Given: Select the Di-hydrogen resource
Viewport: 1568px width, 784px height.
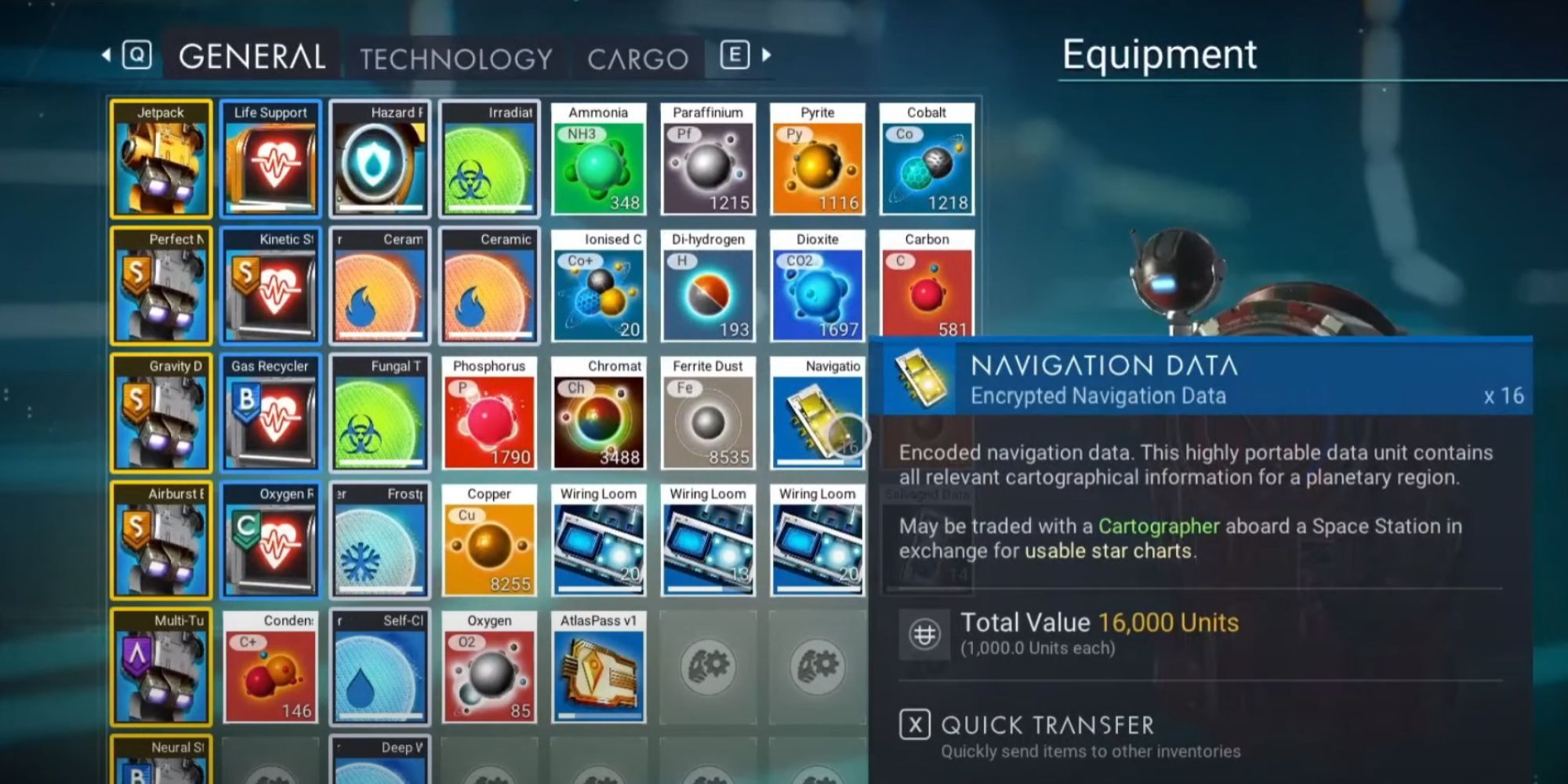Looking at the screenshot, I should coord(707,286).
